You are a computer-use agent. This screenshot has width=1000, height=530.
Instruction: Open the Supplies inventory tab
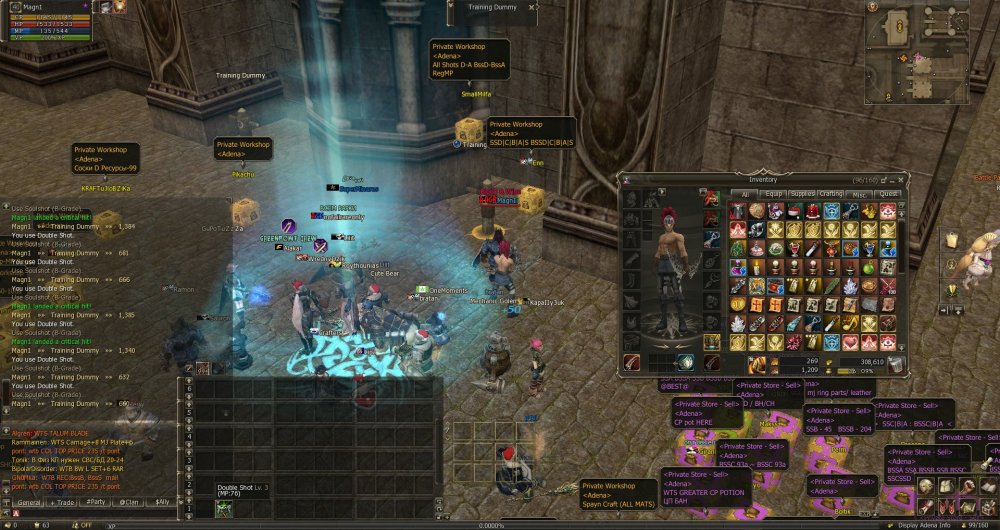[802, 194]
